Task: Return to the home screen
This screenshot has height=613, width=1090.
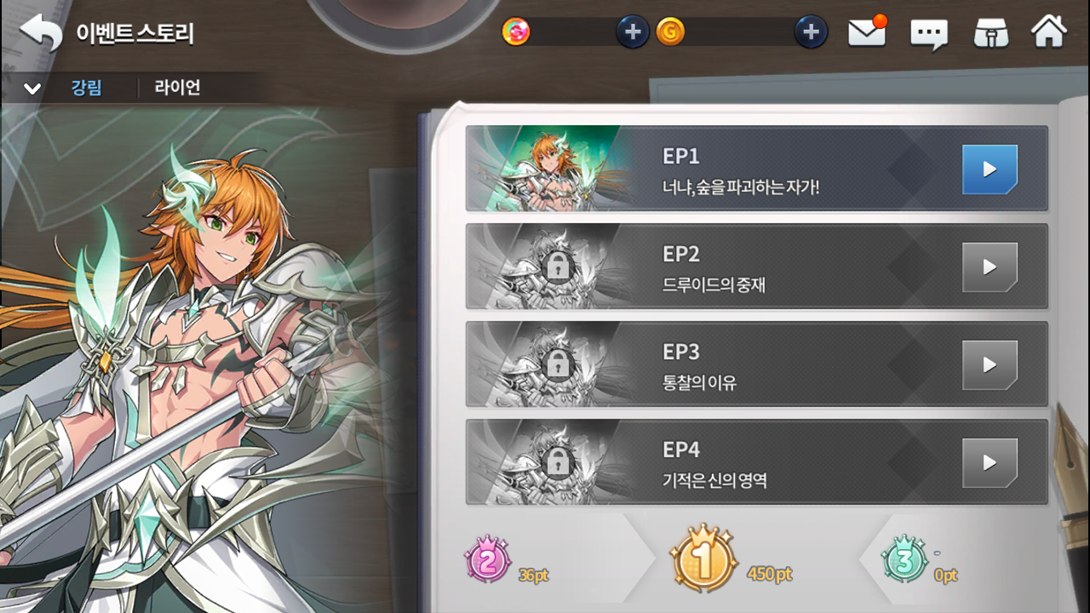Action: (1049, 33)
